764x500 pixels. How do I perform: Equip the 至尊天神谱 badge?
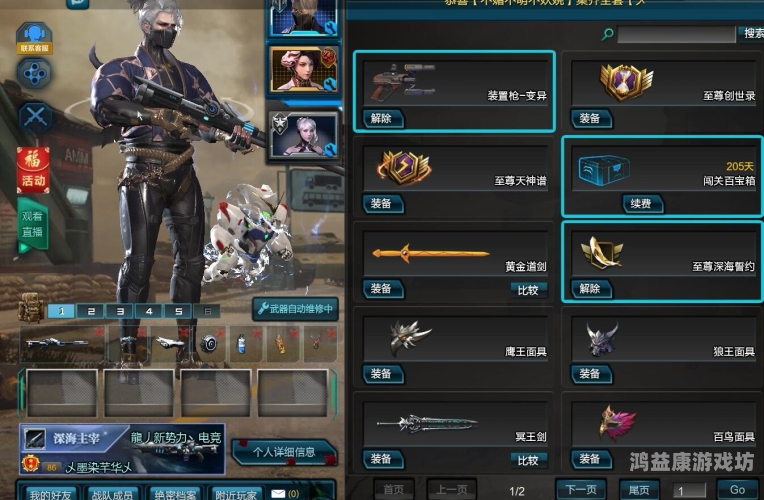381,203
